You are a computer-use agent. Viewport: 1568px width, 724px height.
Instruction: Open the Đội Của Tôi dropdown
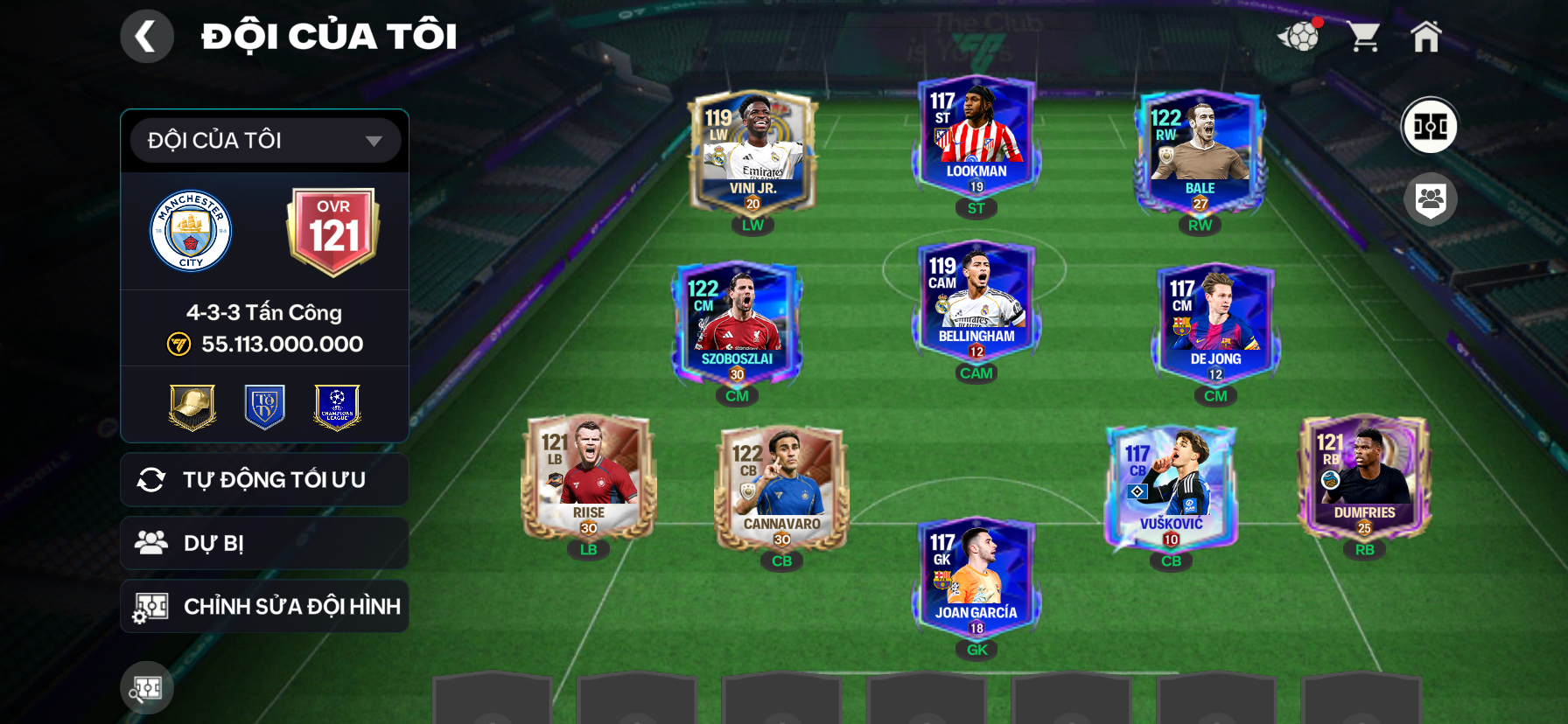tap(265, 141)
